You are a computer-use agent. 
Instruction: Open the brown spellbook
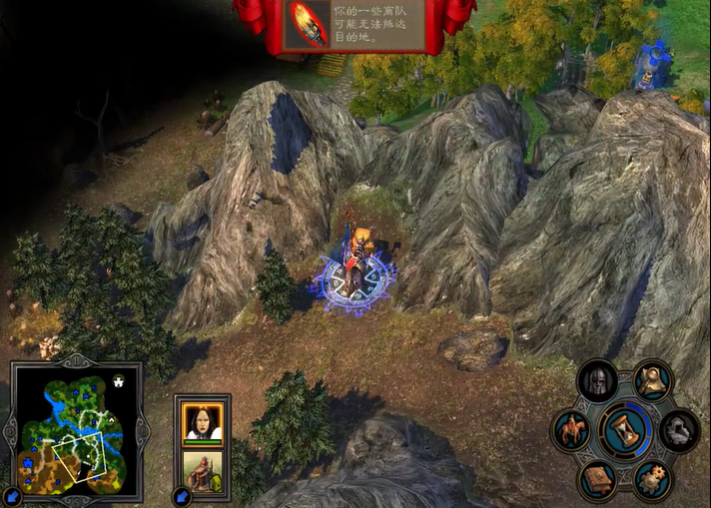click(598, 480)
